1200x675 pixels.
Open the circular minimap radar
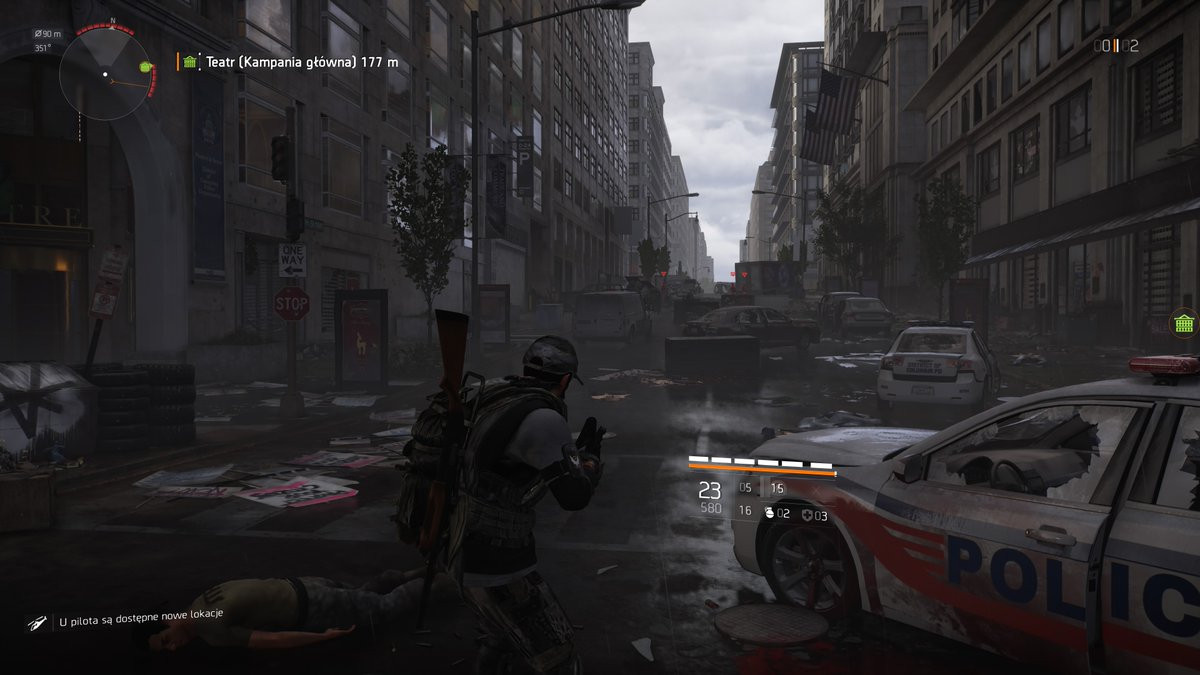coord(107,72)
